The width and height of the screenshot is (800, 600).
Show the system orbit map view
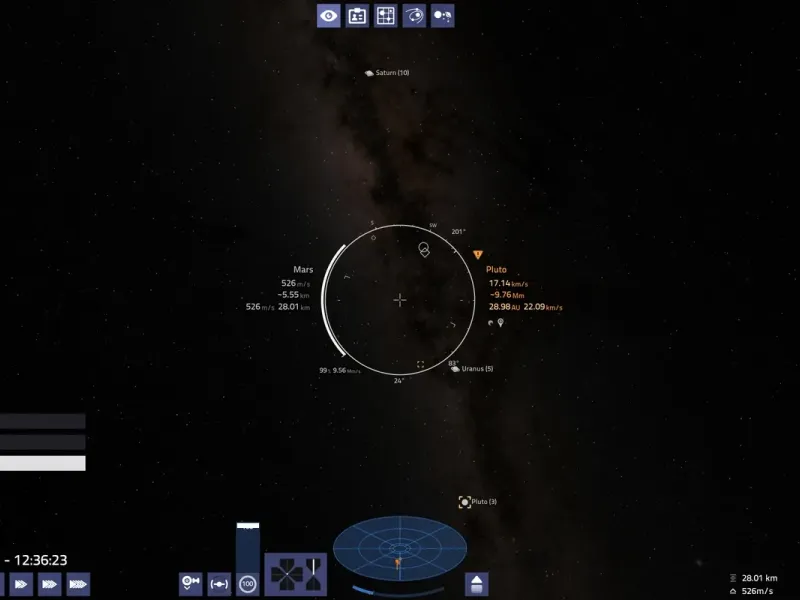(414, 15)
